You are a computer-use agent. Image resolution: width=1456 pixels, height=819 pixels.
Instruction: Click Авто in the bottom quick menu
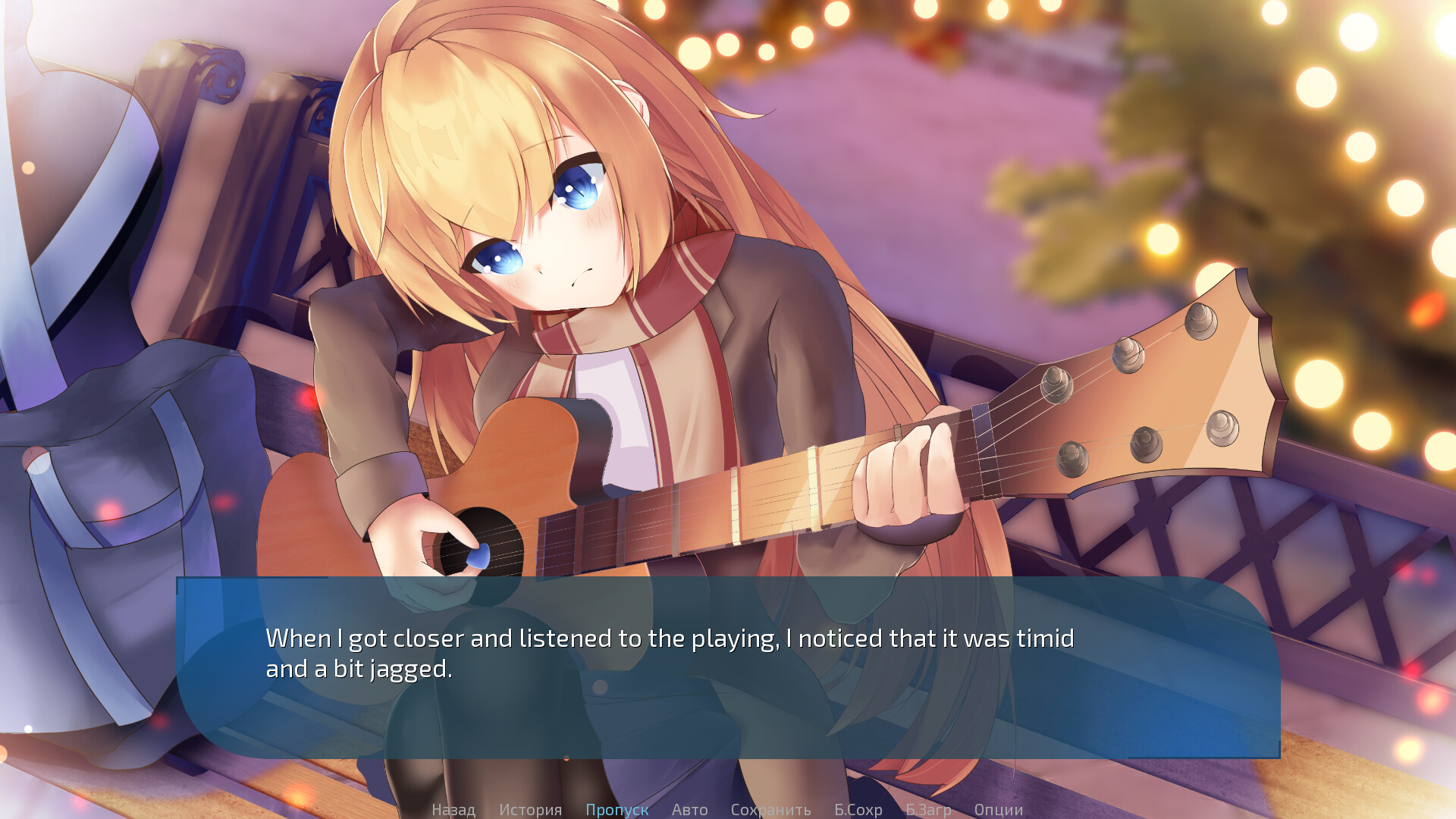689,809
